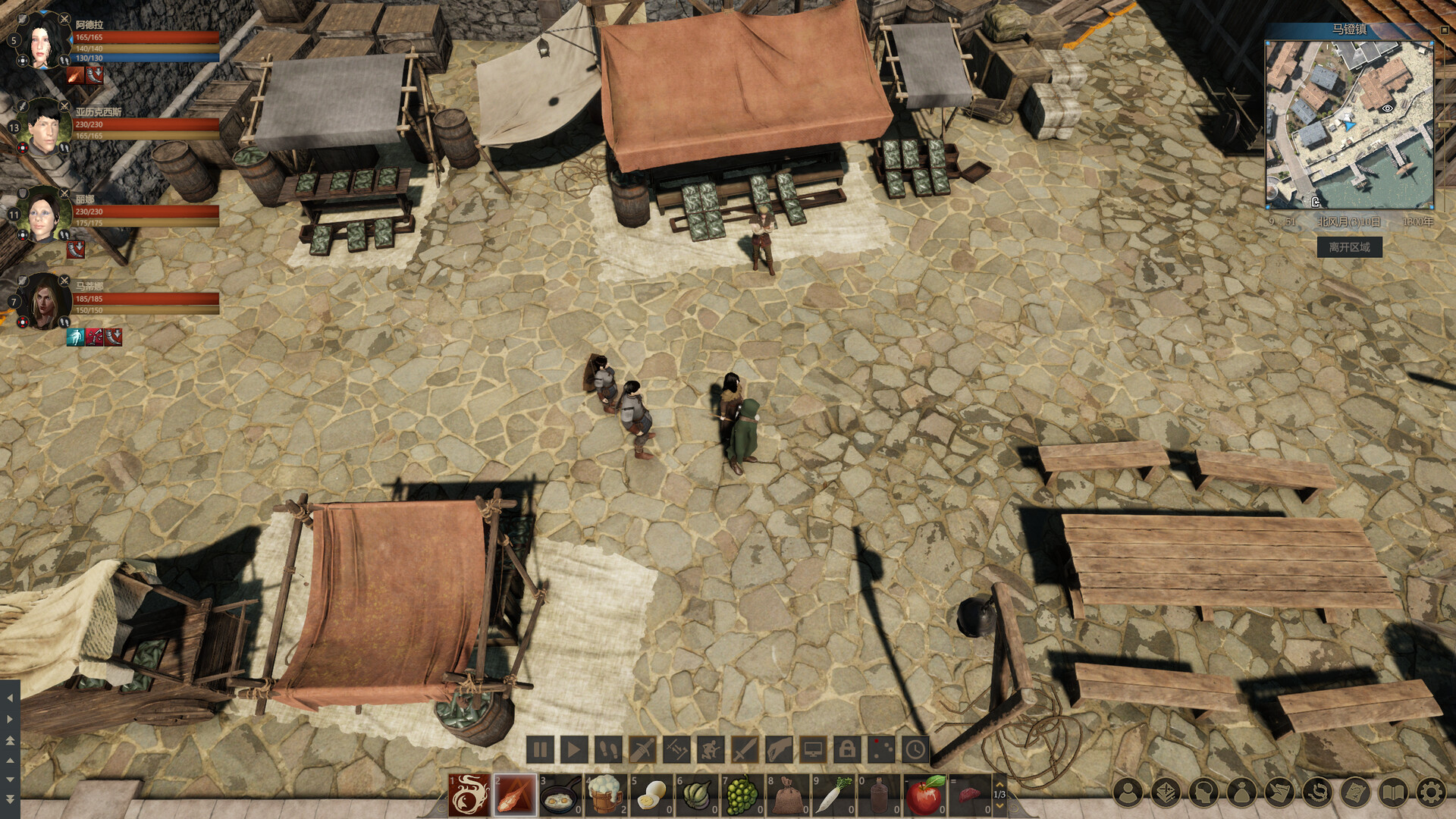Toggle sneak mode with the footsteps icon

point(609,748)
